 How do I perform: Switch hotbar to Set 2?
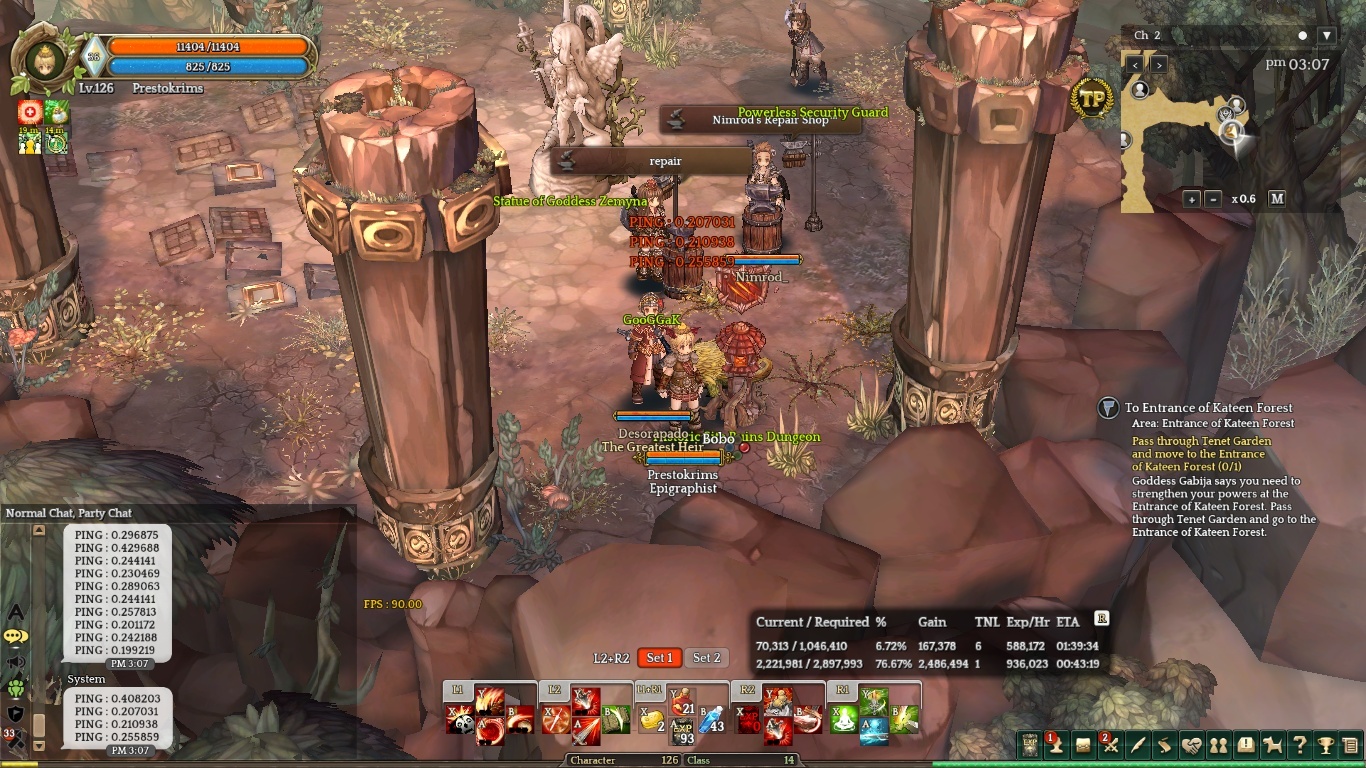(707, 658)
